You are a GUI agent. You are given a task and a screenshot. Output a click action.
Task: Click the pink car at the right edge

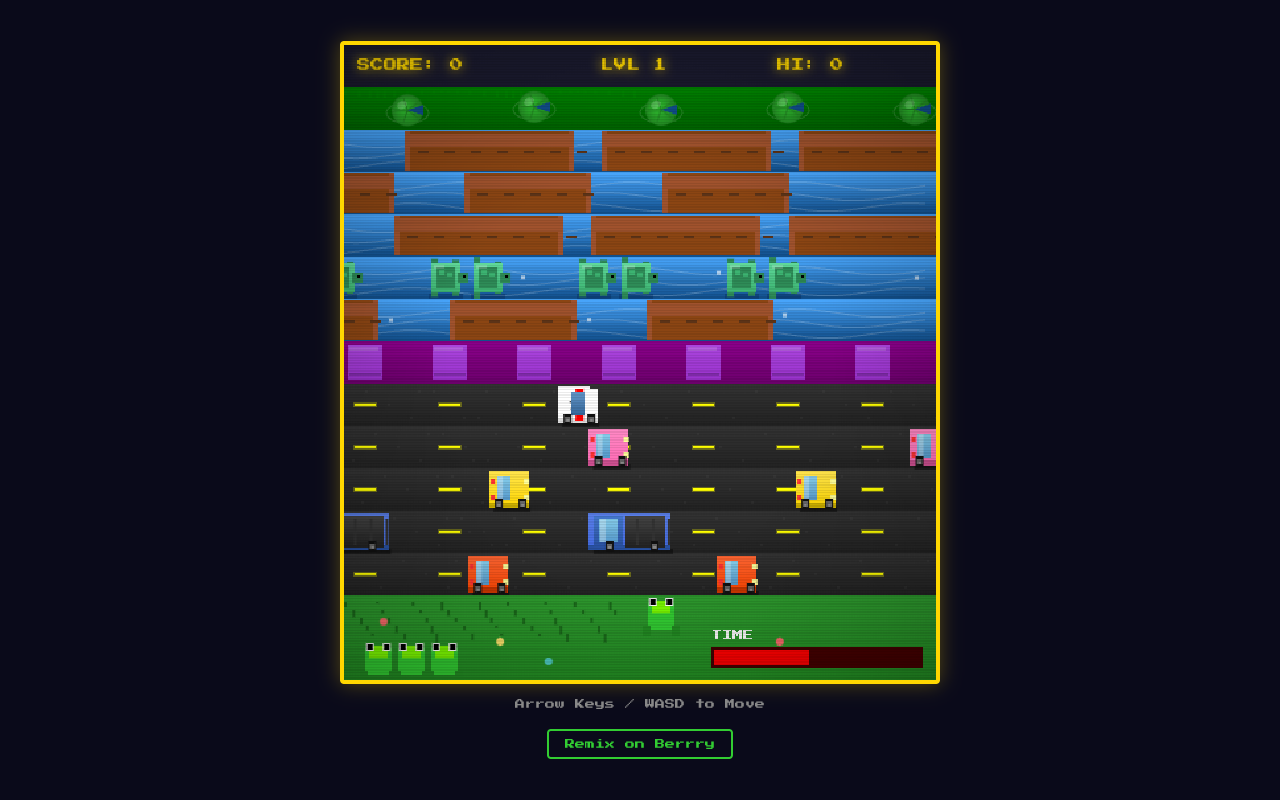click(922, 447)
